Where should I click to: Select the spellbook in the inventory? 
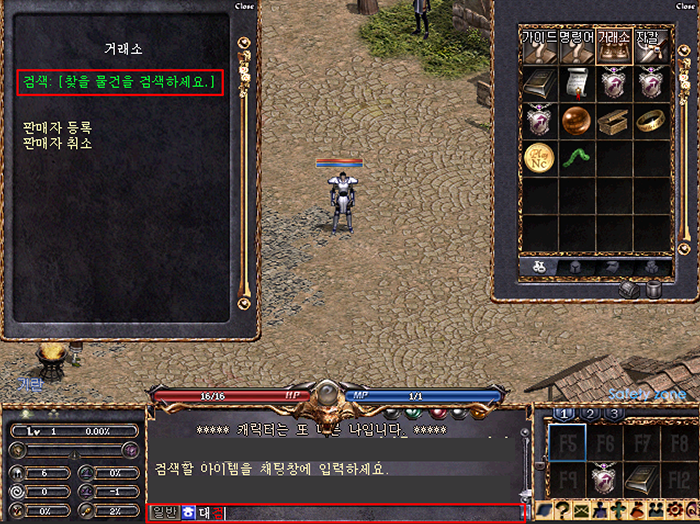(x=540, y=84)
